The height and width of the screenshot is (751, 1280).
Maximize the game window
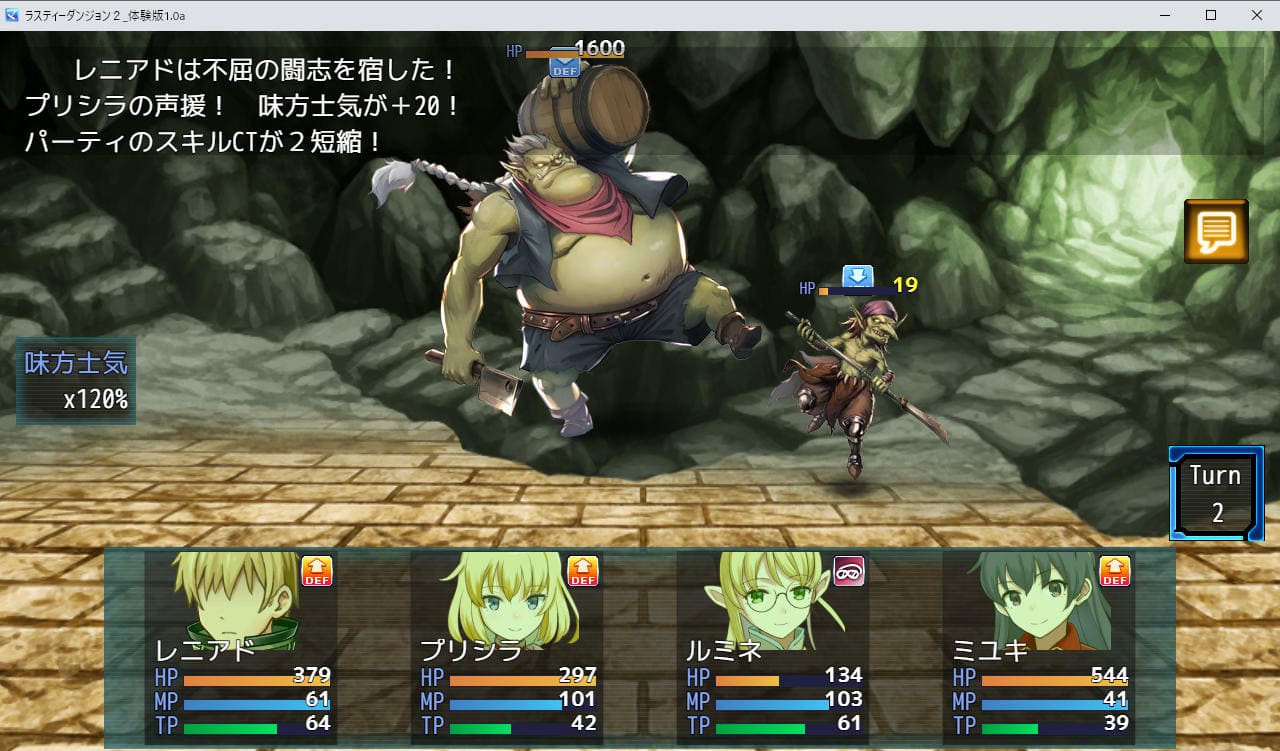[x=1210, y=15]
